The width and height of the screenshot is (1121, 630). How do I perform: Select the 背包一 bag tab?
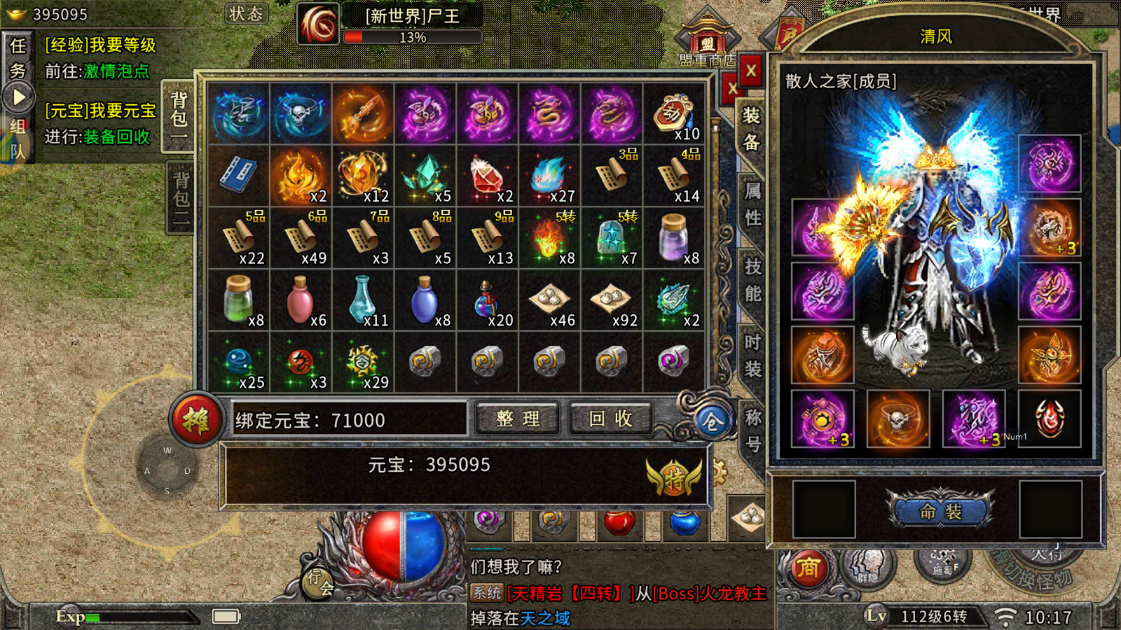179,116
